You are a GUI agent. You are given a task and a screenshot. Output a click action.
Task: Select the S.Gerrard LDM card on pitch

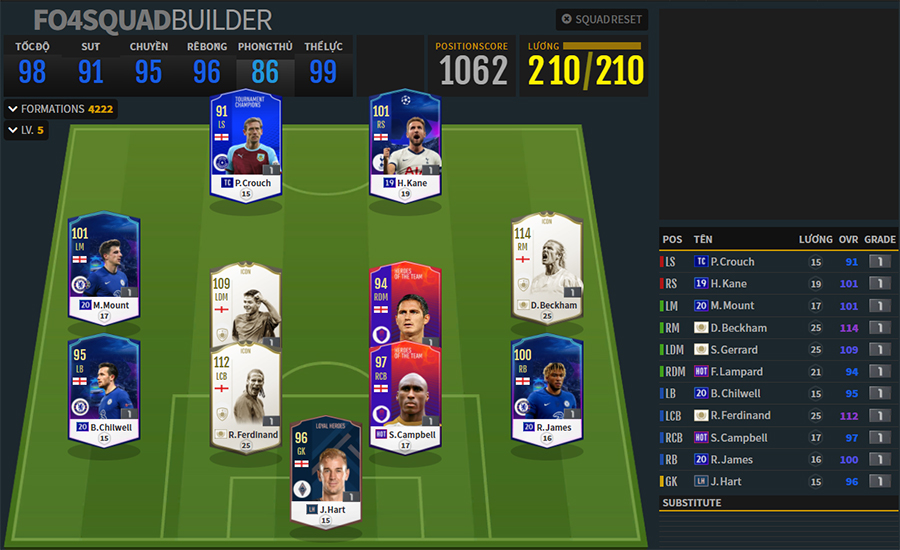[x=245, y=305]
